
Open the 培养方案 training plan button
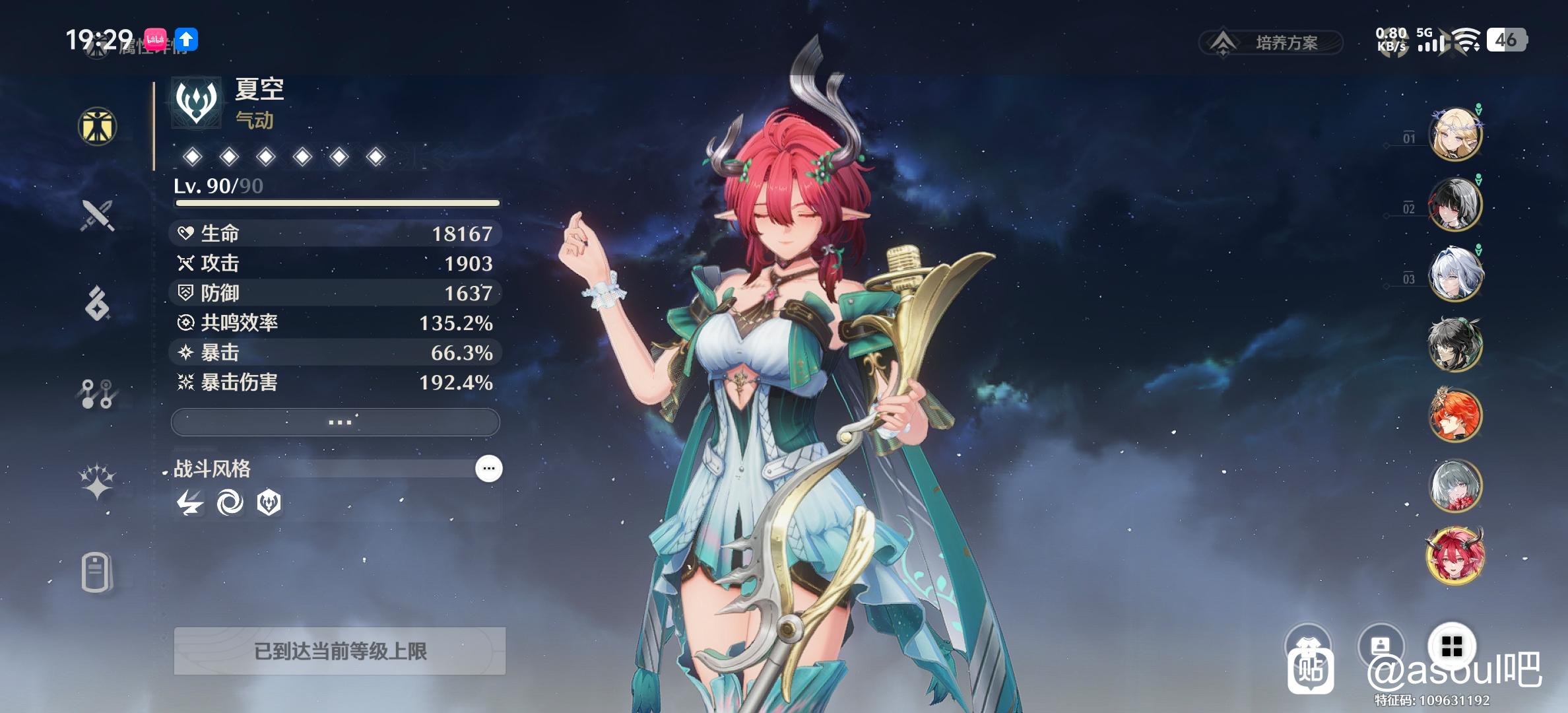point(1271,43)
